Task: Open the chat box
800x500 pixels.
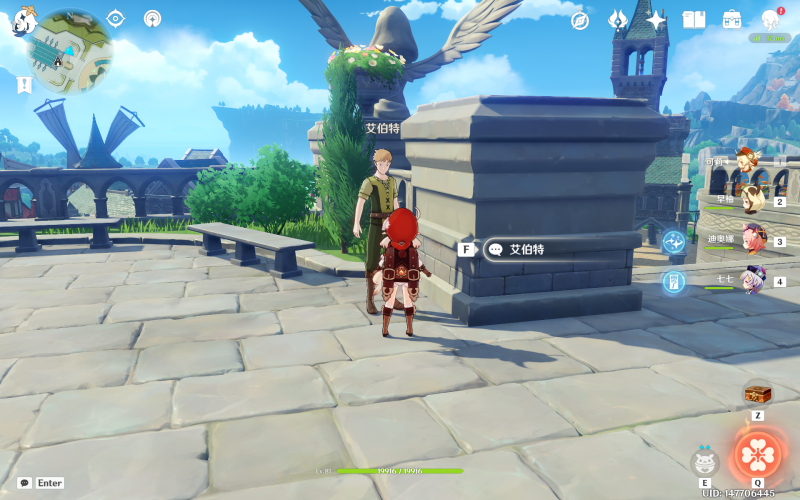Action: (26, 482)
